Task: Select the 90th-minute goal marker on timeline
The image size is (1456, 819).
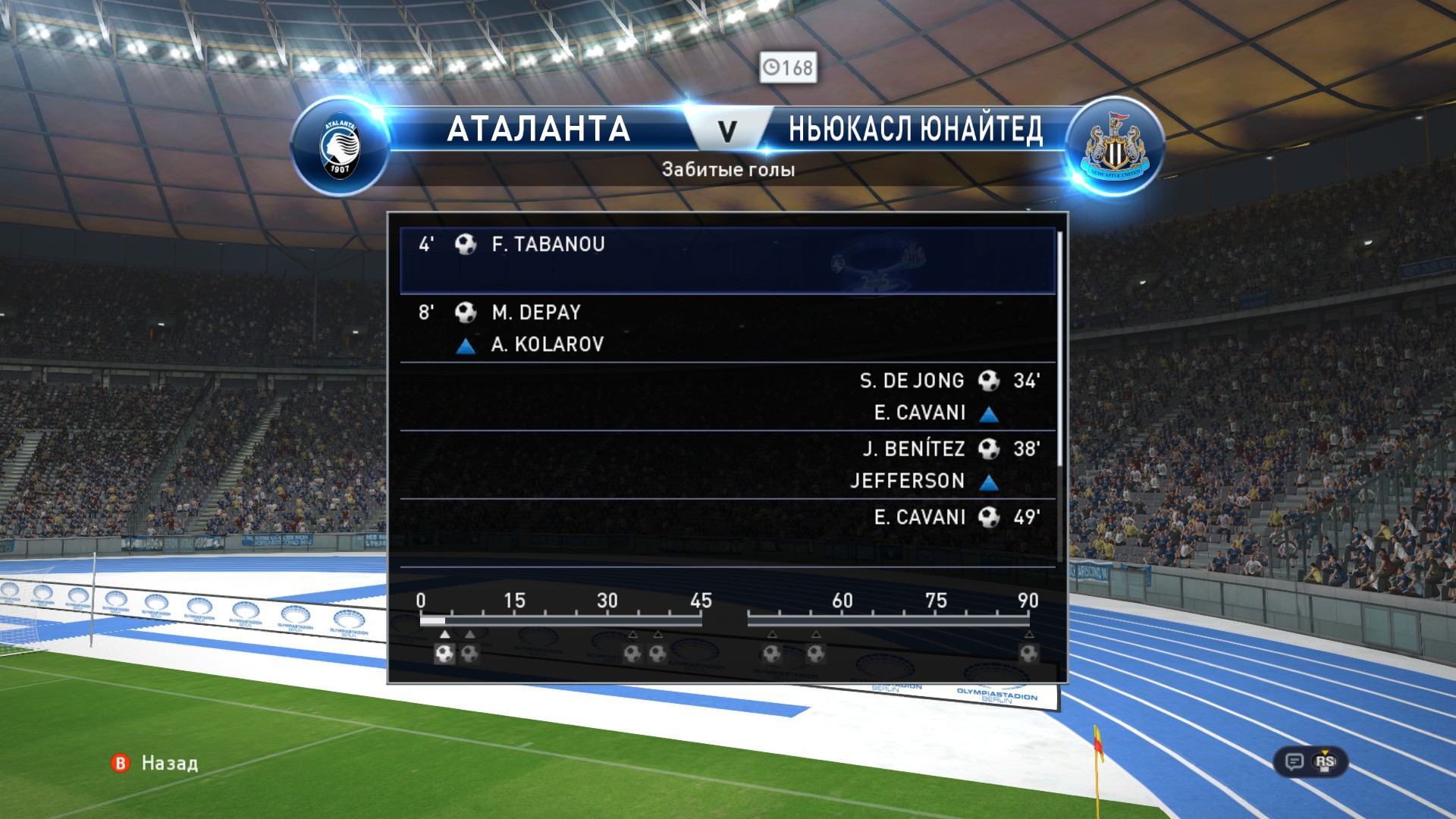Action: tap(1028, 653)
